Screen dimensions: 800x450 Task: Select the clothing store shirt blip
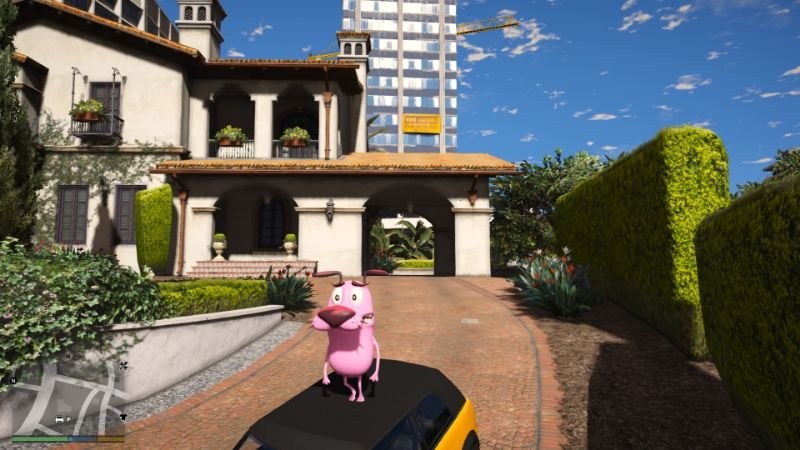click(x=122, y=416)
